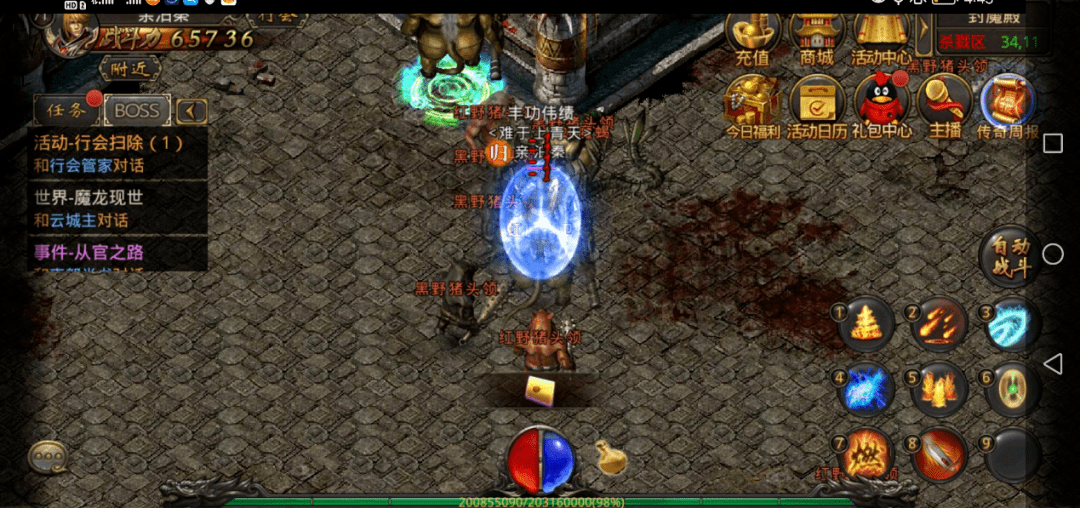Open the 主播 microphone icon
This screenshot has height=508, width=1080.
pyautogui.click(x=944, y=104)
